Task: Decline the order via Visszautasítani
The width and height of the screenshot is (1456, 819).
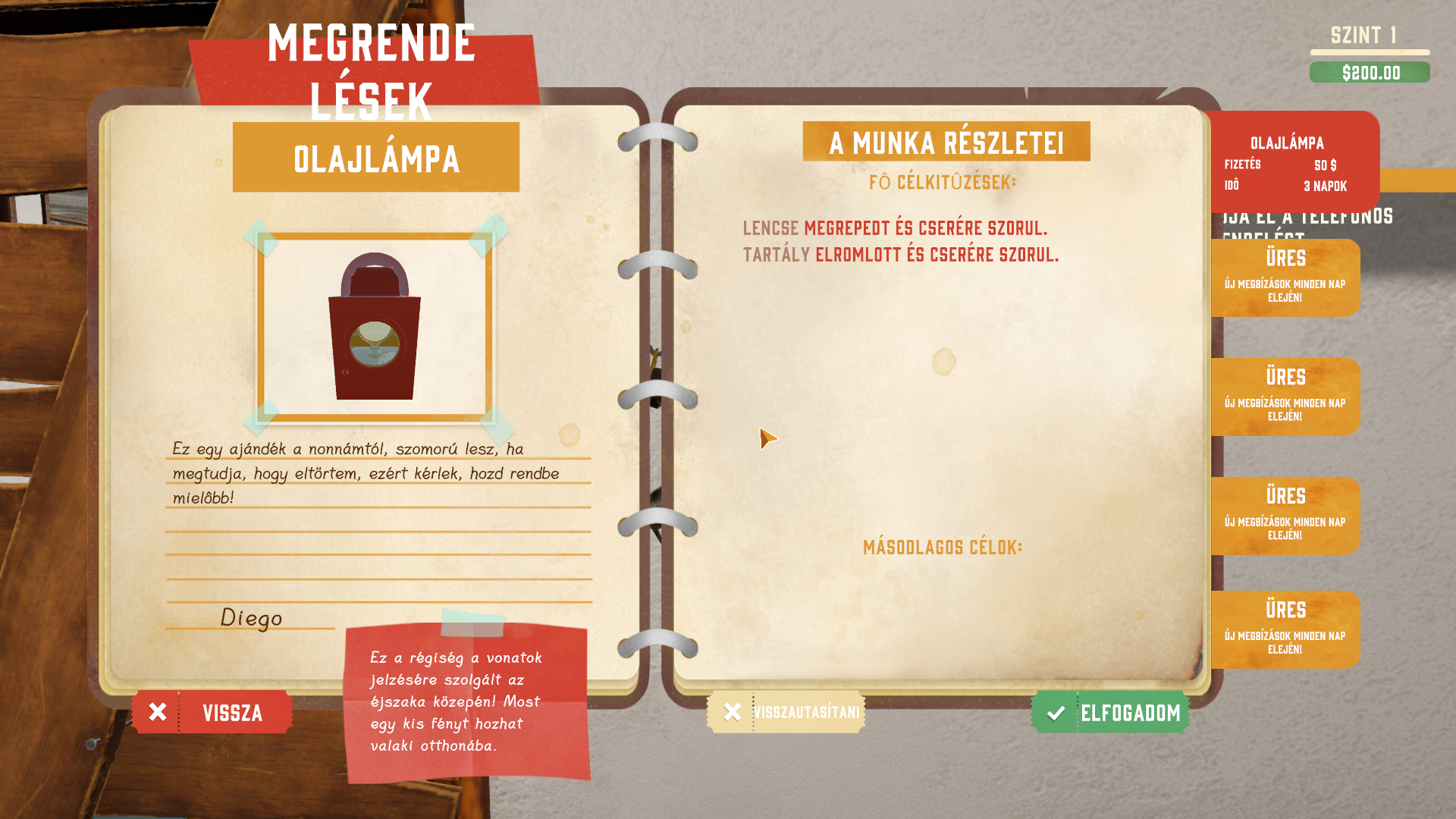Action: (786, 712)
